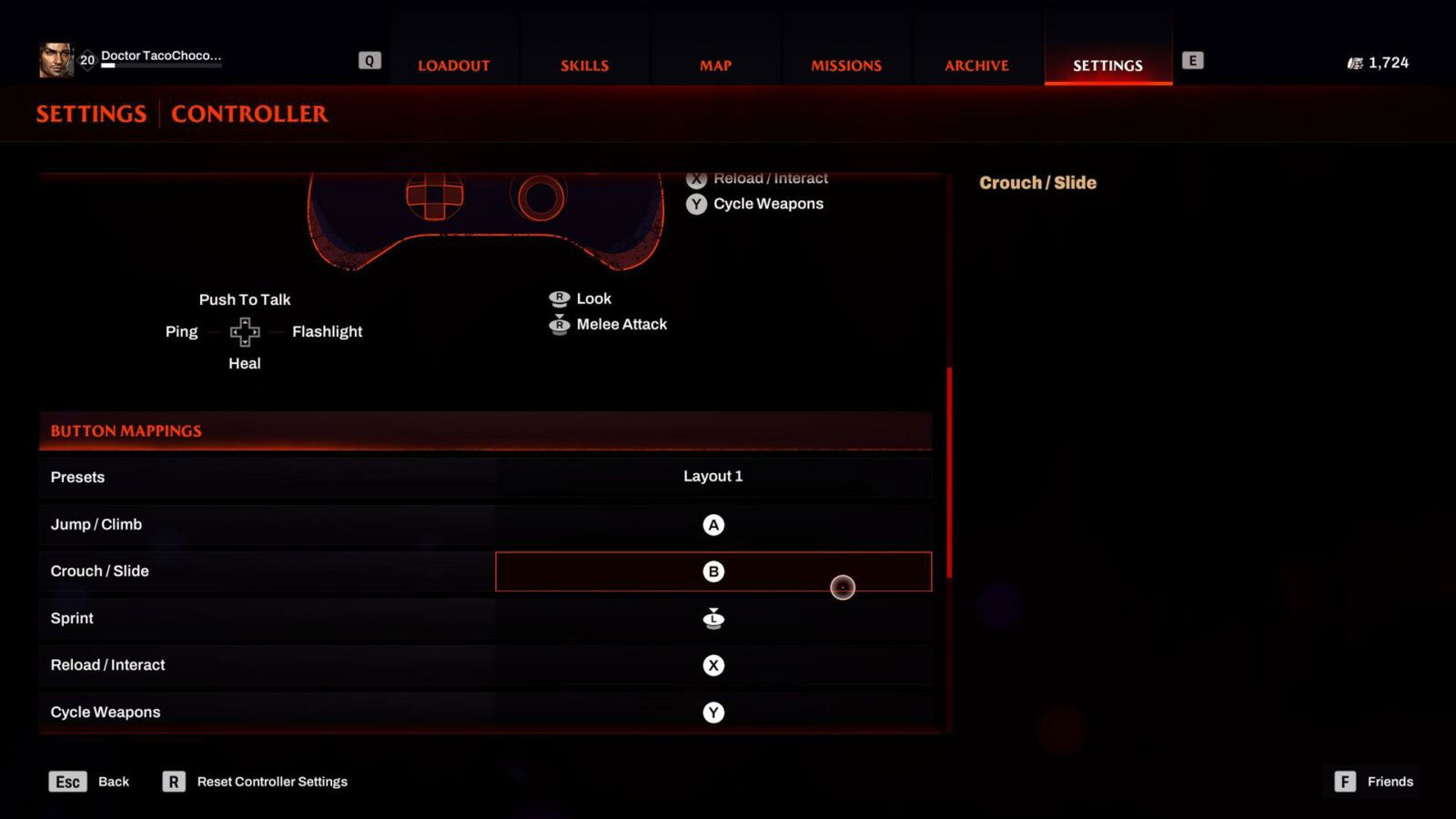Click the Back option at bottom left
This screenshot has height=819, width=1456.
pos(113,781)
